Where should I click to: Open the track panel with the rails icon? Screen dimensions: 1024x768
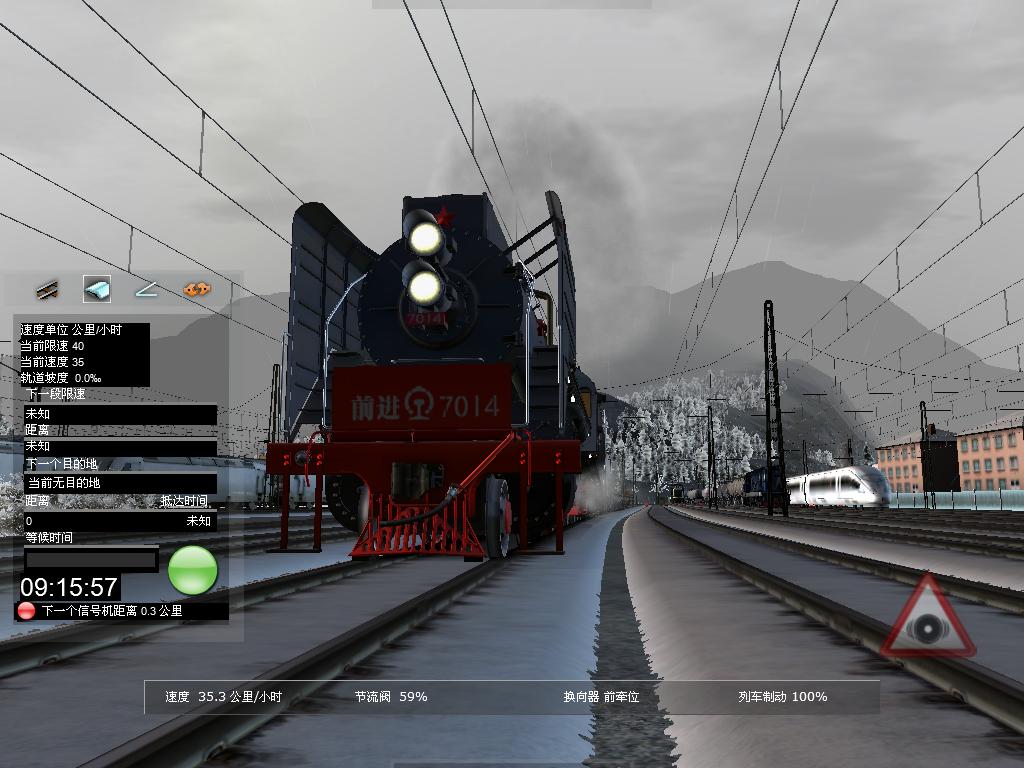tap(47, 290)
